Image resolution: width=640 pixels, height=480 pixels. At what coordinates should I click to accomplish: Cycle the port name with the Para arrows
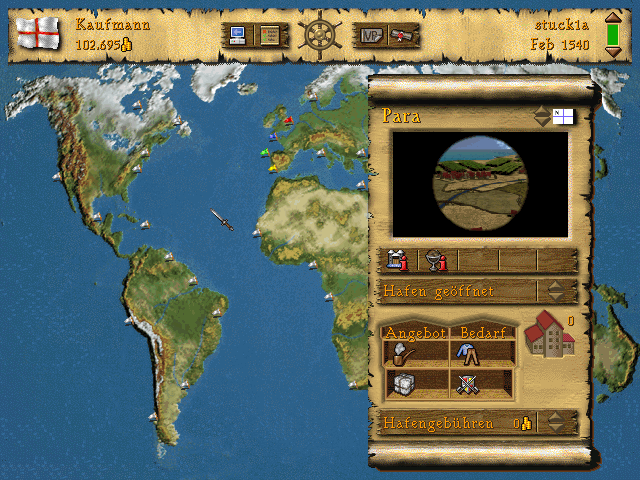(x=541, y=116)
